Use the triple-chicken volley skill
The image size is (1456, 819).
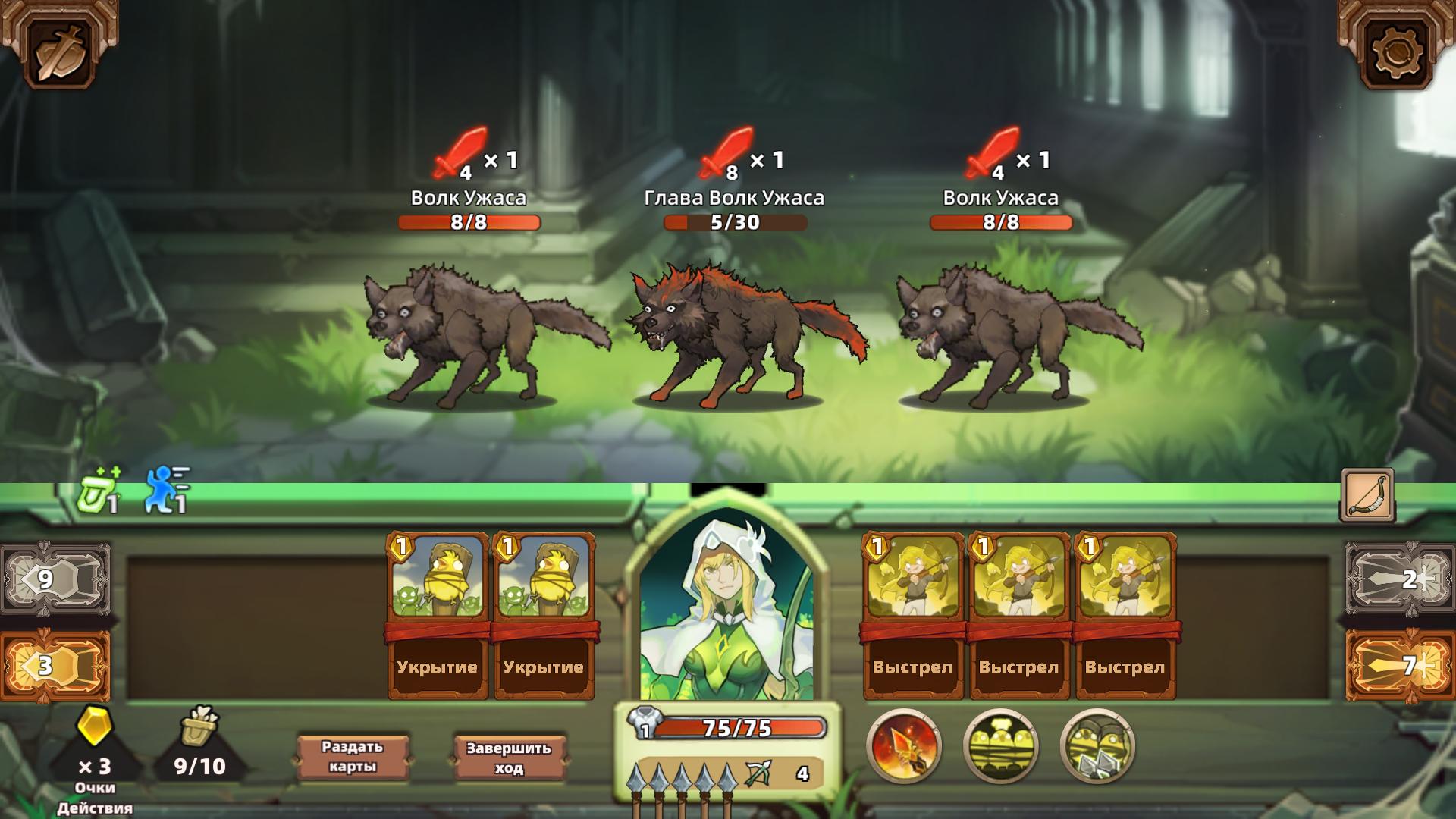[1001, 746]
